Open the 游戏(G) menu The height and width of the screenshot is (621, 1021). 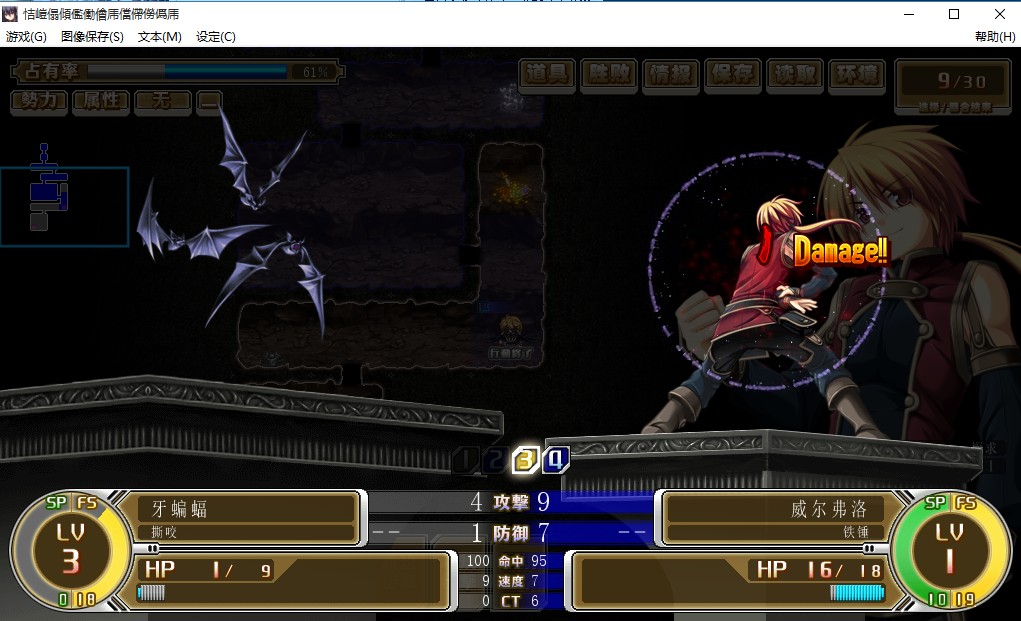[27, 37]
